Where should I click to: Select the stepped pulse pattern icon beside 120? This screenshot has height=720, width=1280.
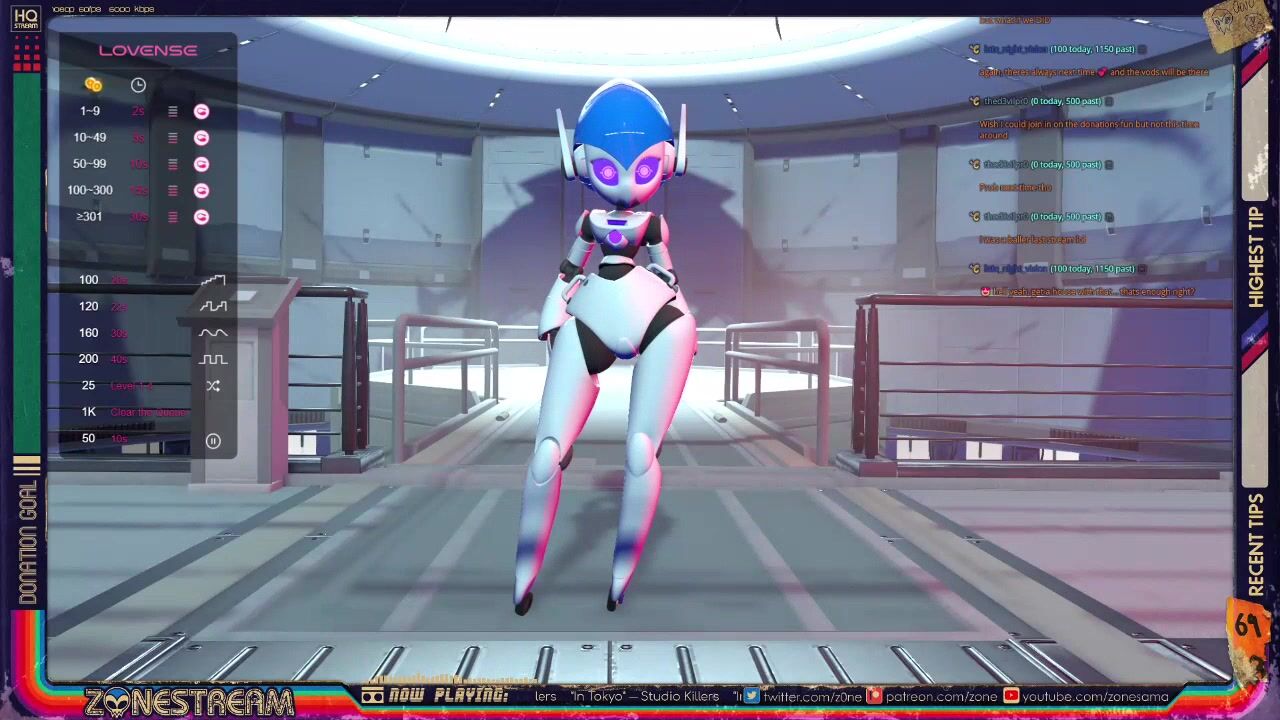(213, 306)
